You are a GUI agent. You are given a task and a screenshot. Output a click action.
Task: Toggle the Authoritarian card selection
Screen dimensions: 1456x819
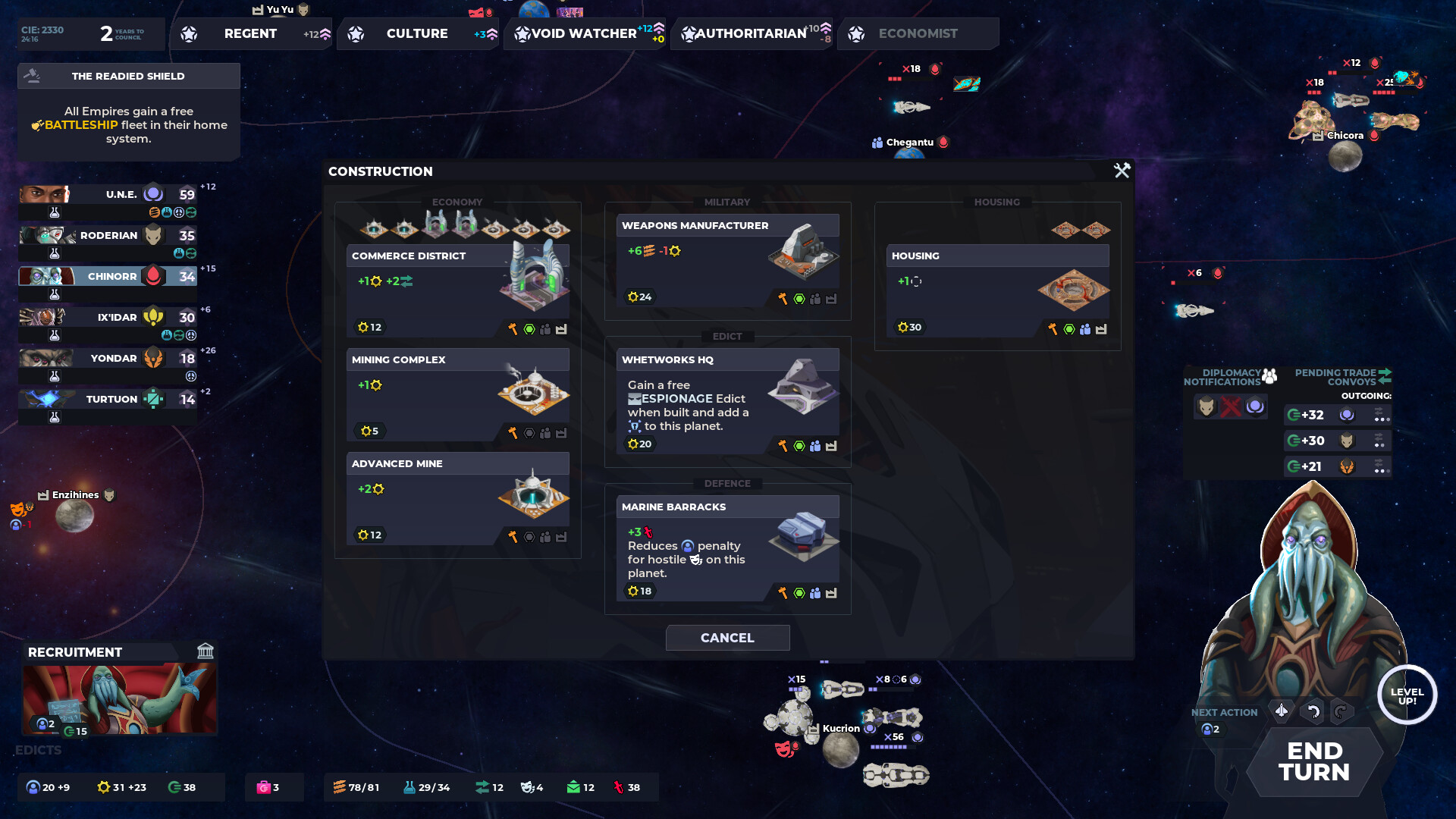tap(747, 33)
